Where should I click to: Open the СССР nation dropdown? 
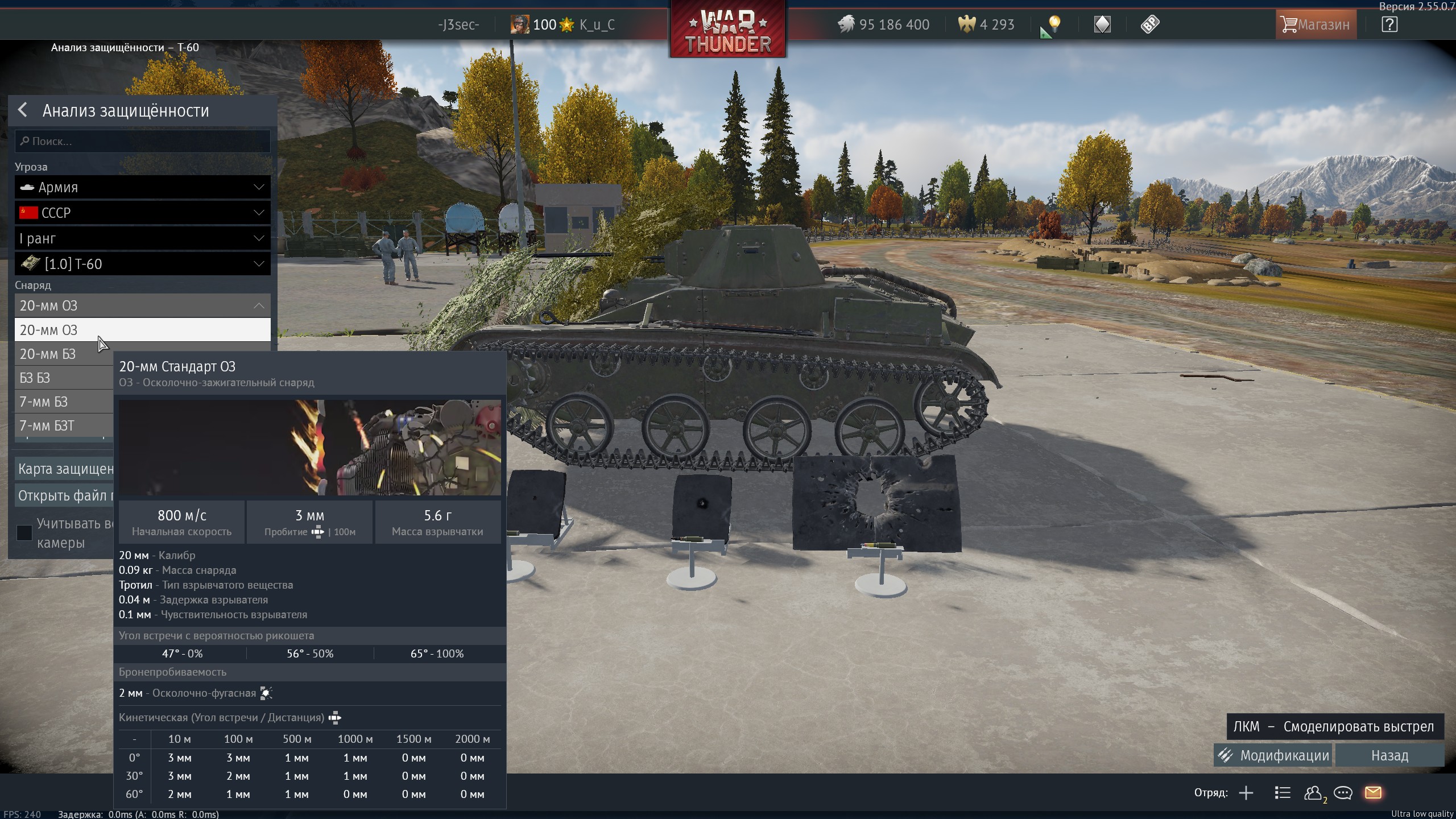[x=142, y=213]
